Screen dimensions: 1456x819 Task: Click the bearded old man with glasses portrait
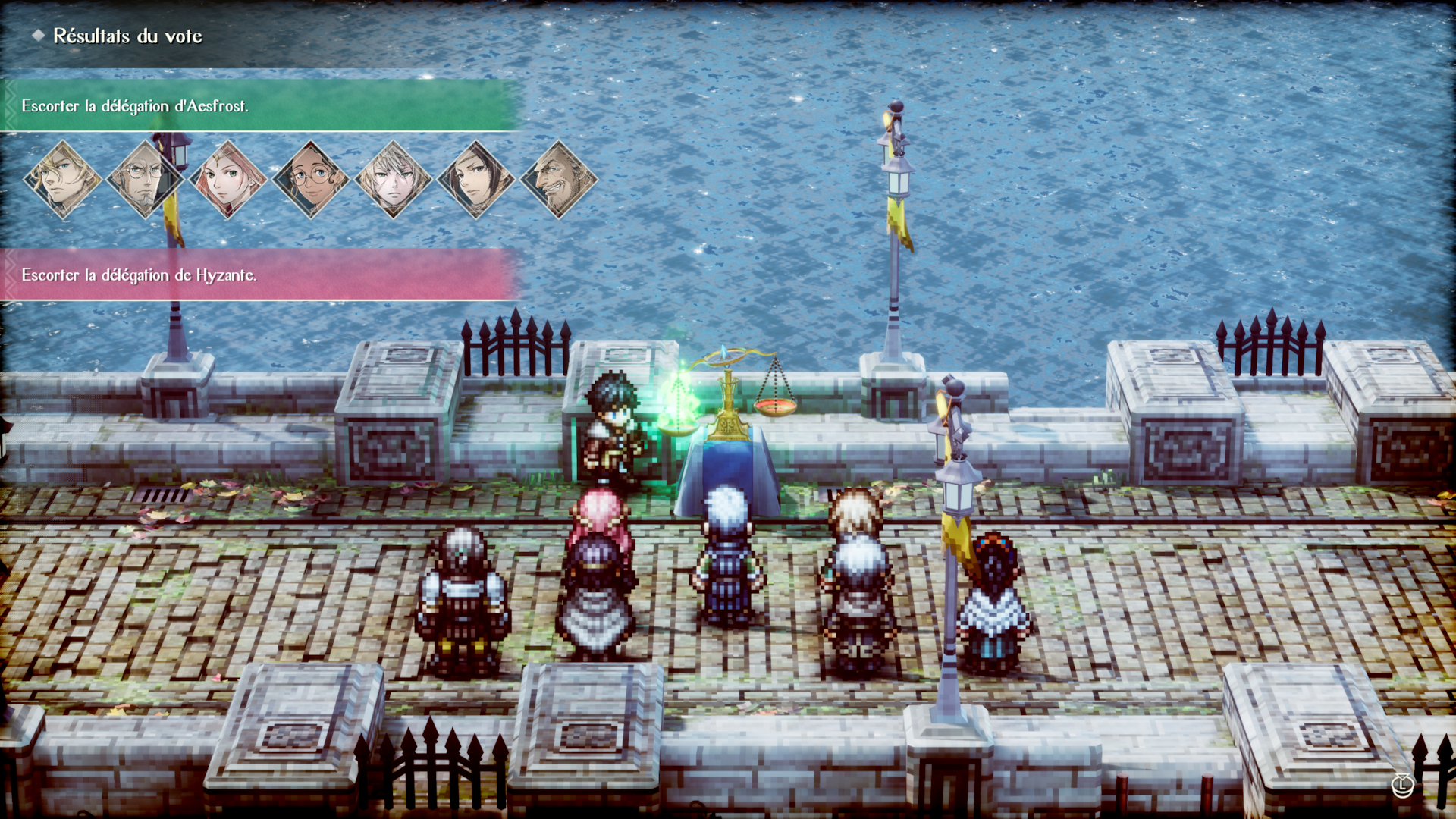pyautogui.click(x=145, y=180)
